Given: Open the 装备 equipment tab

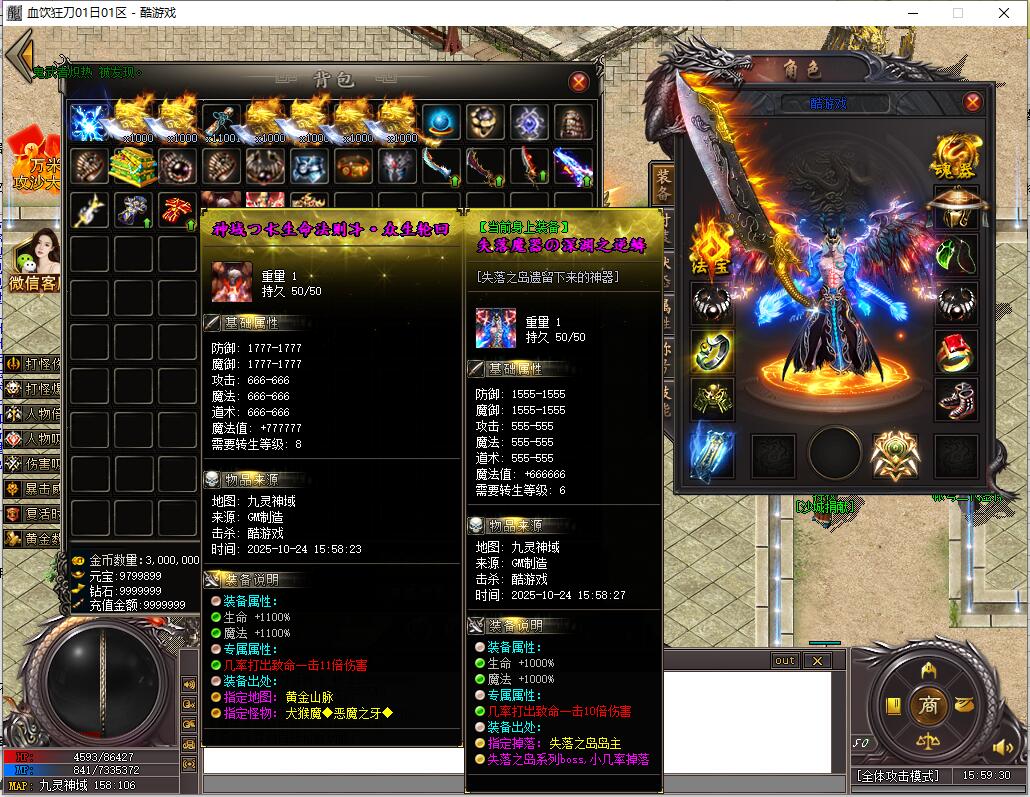Looking at the screenshot, I should click(x=663, y=187).
